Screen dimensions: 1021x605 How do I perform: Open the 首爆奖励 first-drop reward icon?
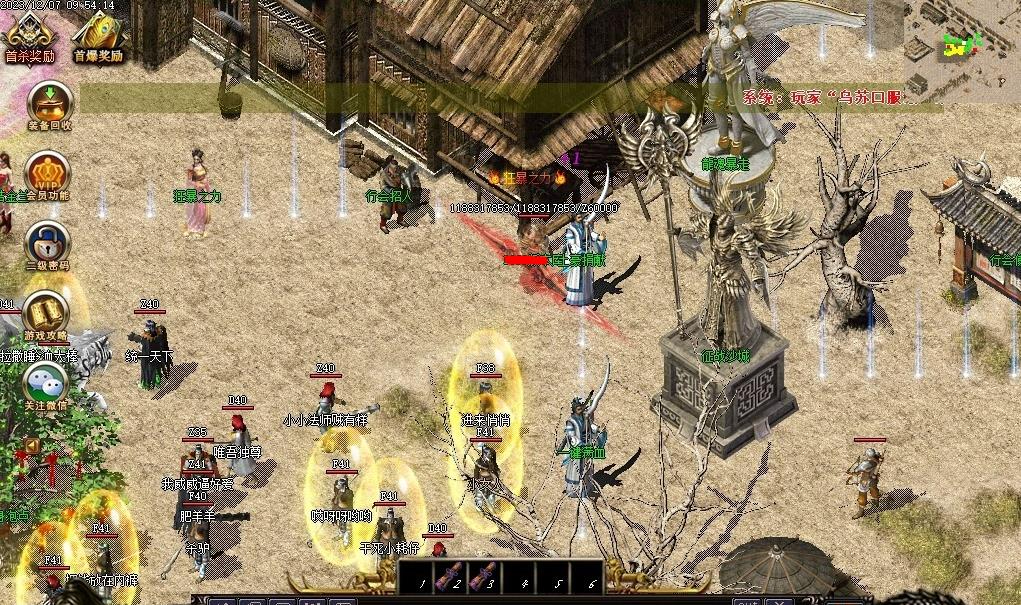click(x=97, y=33)
